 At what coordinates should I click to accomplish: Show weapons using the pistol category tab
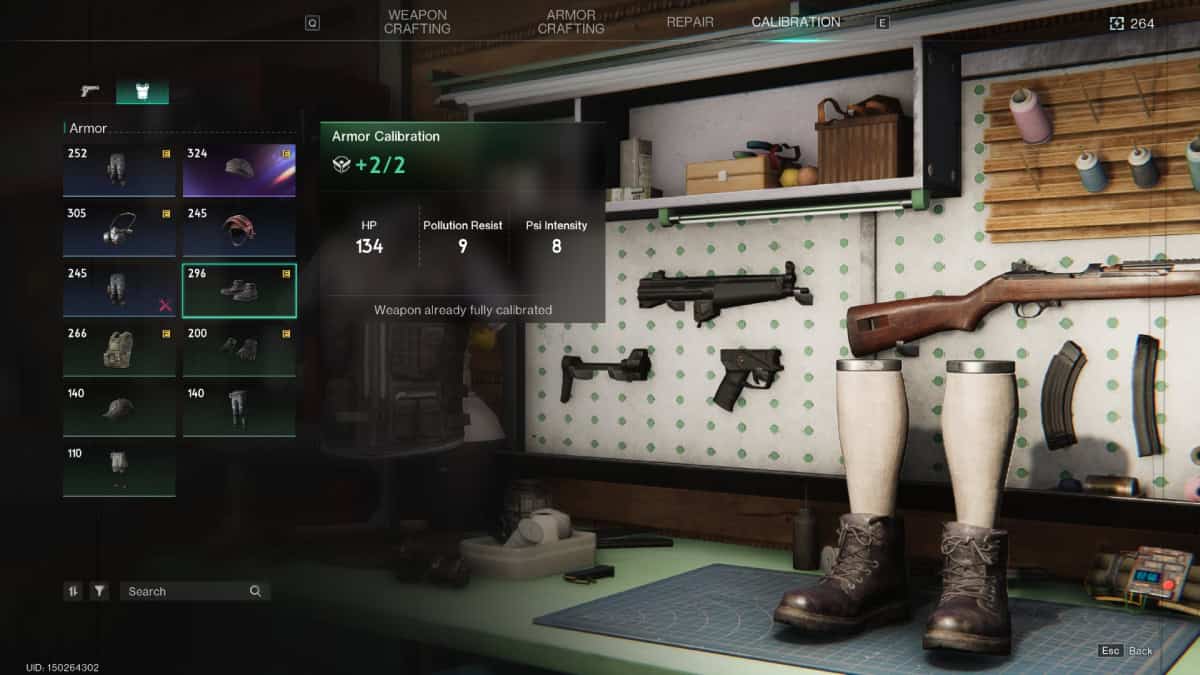90,91
